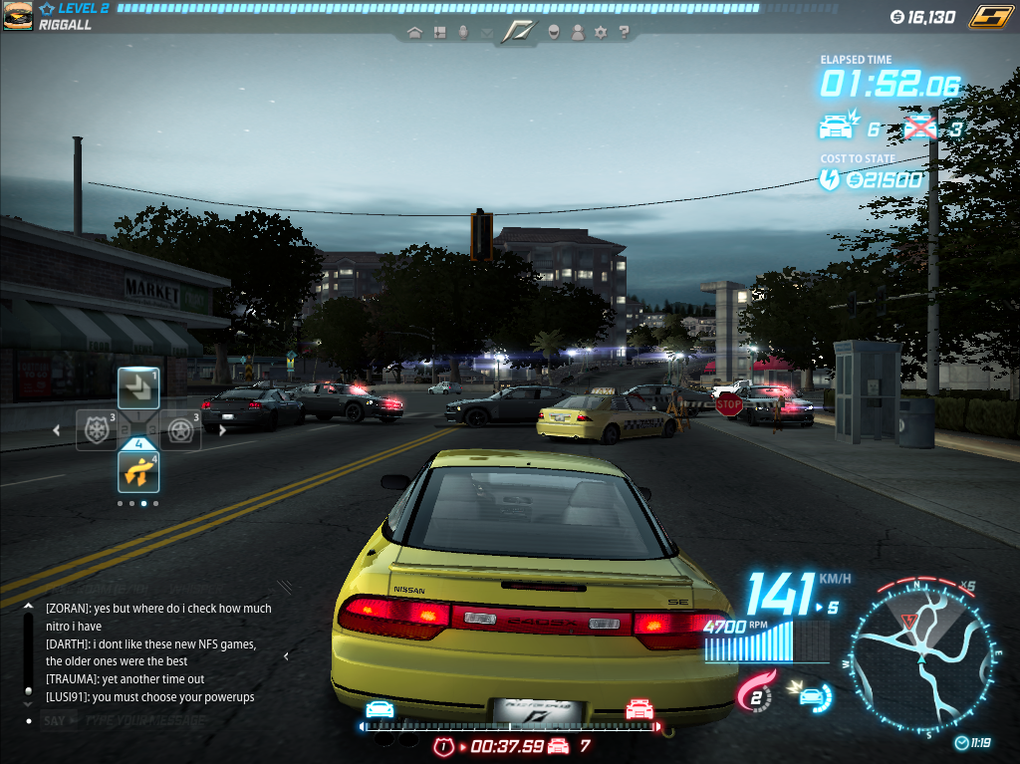Click the RIGGALL driver avatar
The image size is (1020, 764).
(x=17, y=16)
